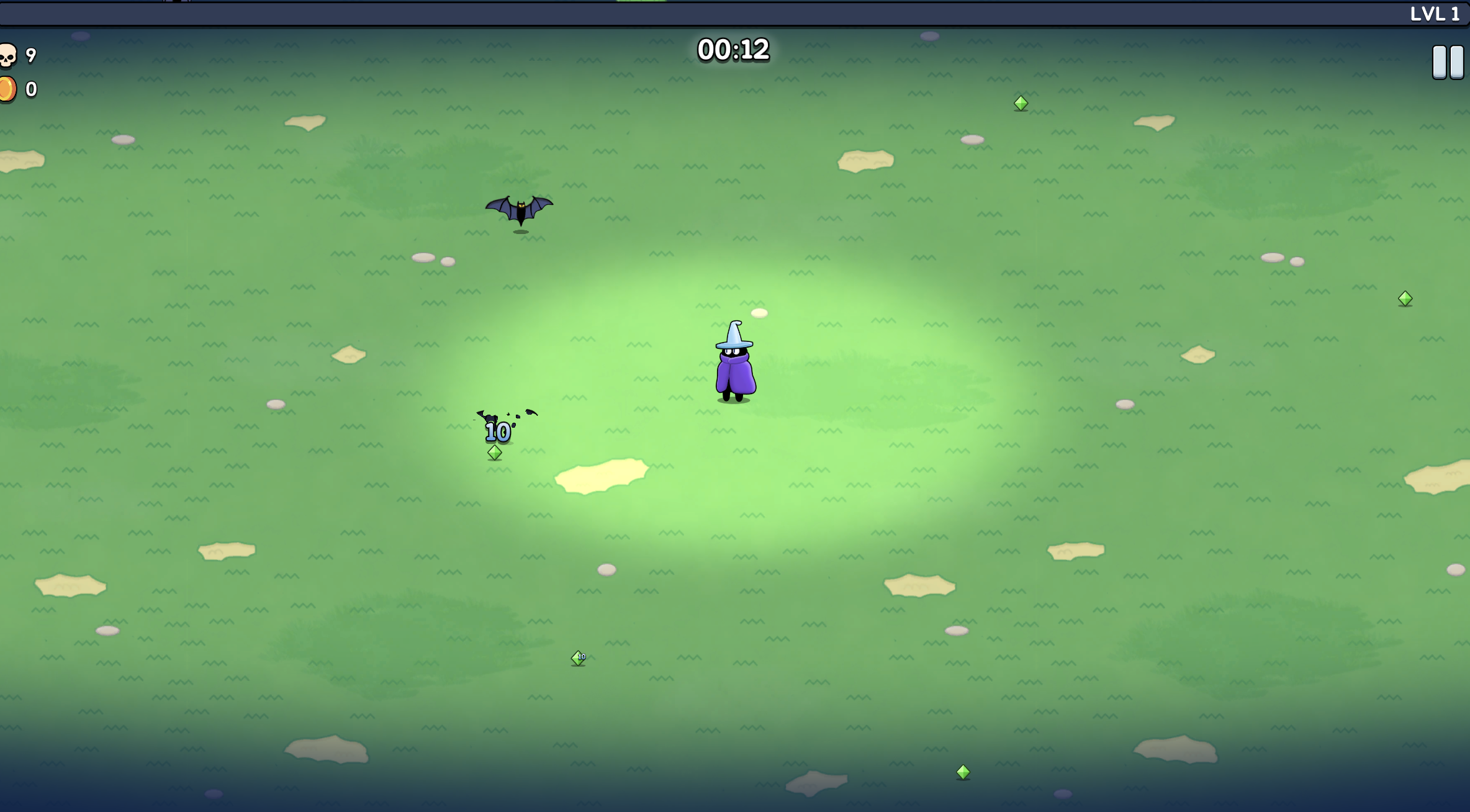Click the small gem showing 10 value
The image size is (1470, 812).
click(579, 658)
